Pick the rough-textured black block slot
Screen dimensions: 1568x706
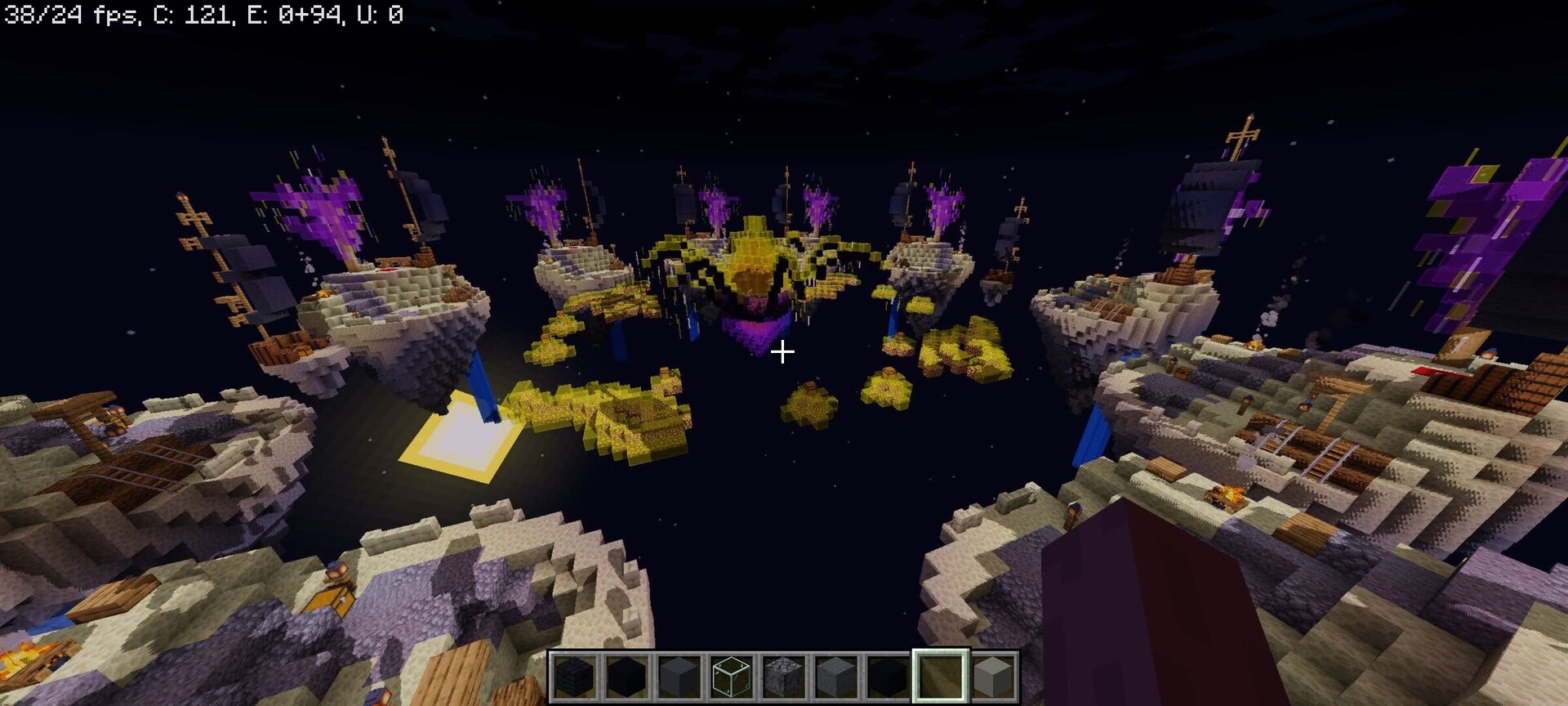point(574,677)
